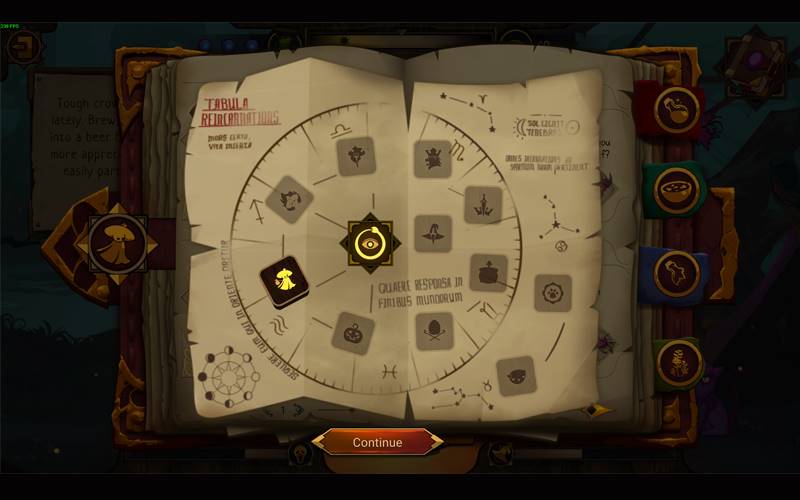
Task: Open the blue bookmark tab
Action: tap(676, 272)
